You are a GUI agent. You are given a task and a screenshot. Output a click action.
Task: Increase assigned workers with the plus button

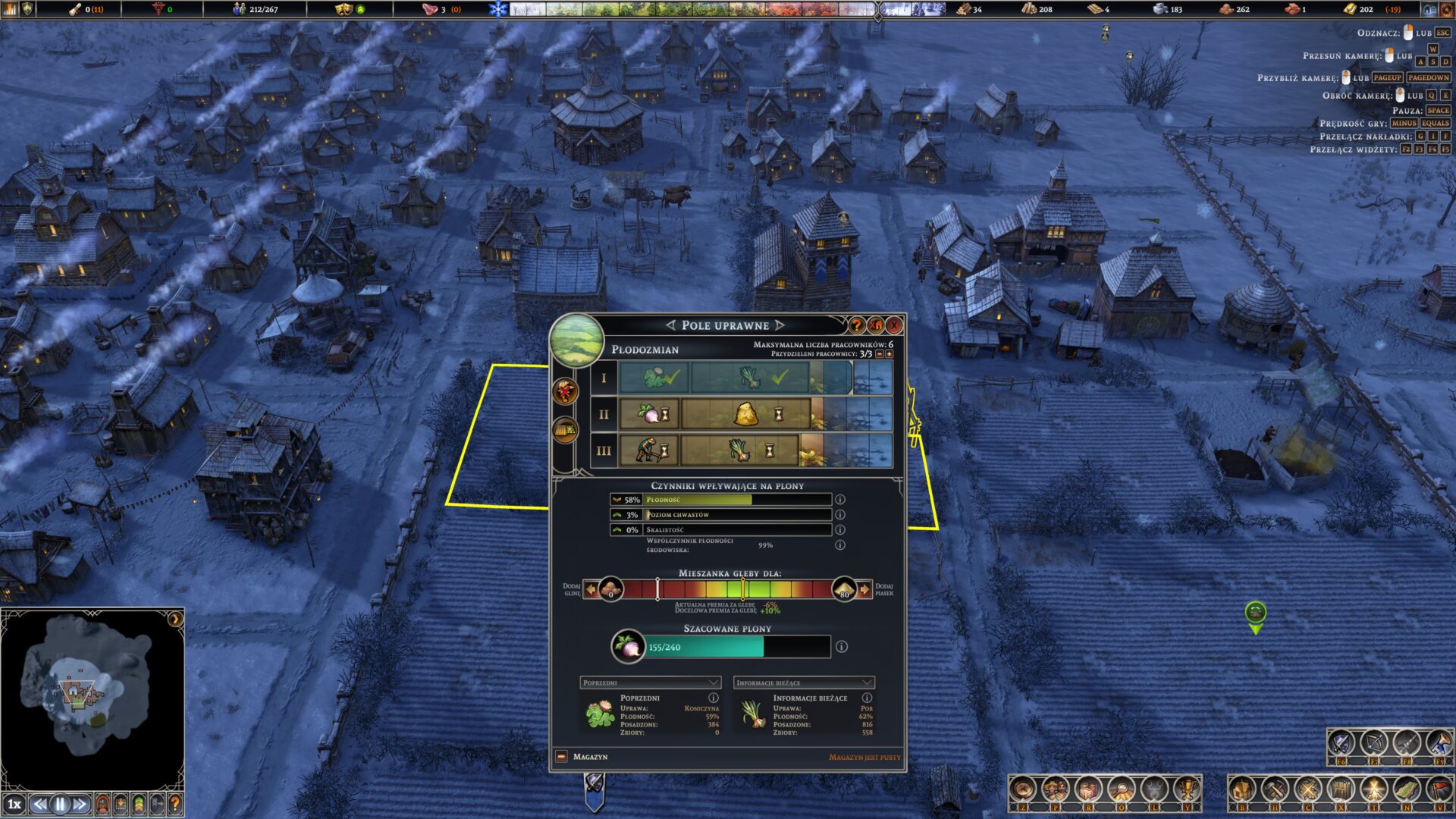(890, 354)
